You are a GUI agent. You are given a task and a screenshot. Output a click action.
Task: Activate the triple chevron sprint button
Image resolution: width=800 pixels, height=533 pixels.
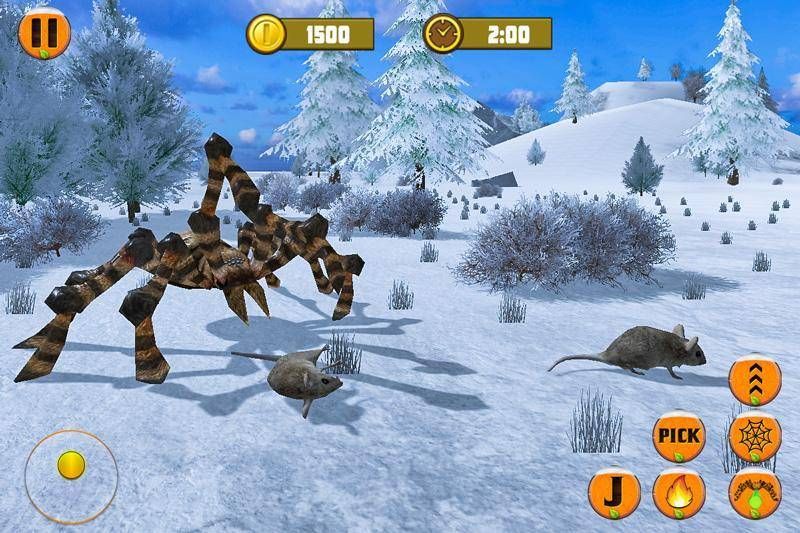[755, 380]
